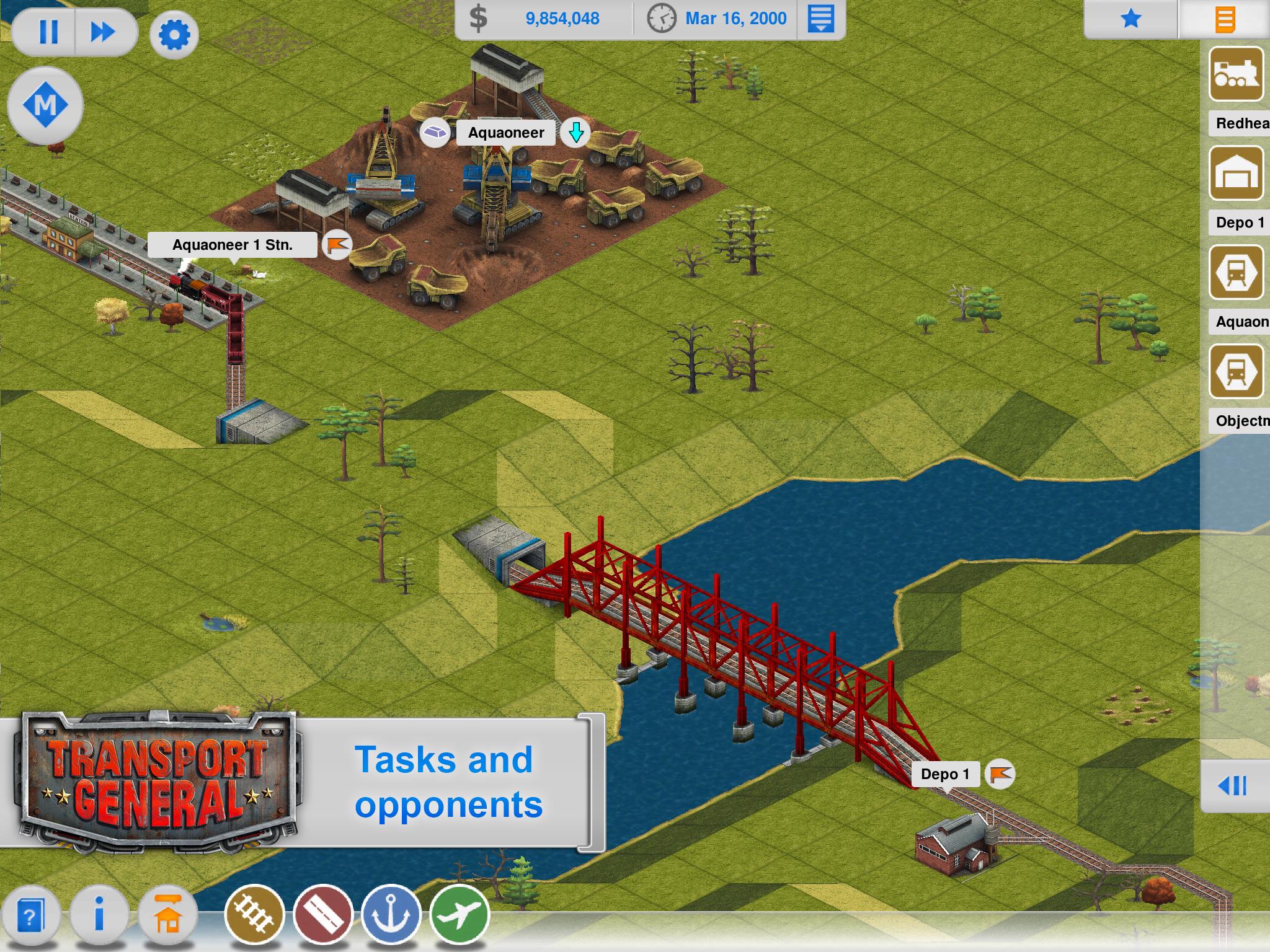Activate fast-forward speed
This screenshot has height=952, width=1270.
click(x=103, y=32)
